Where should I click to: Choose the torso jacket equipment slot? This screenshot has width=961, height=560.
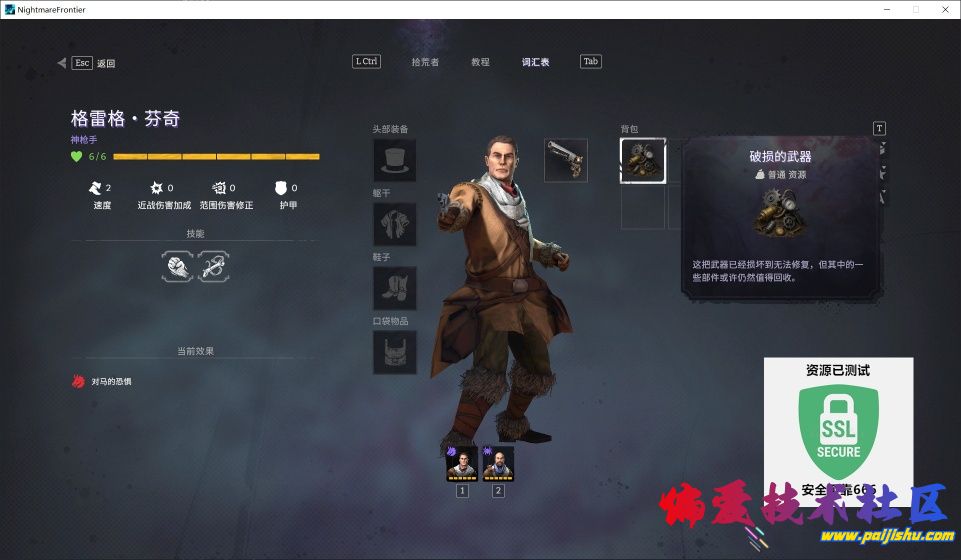click(394, 224)
